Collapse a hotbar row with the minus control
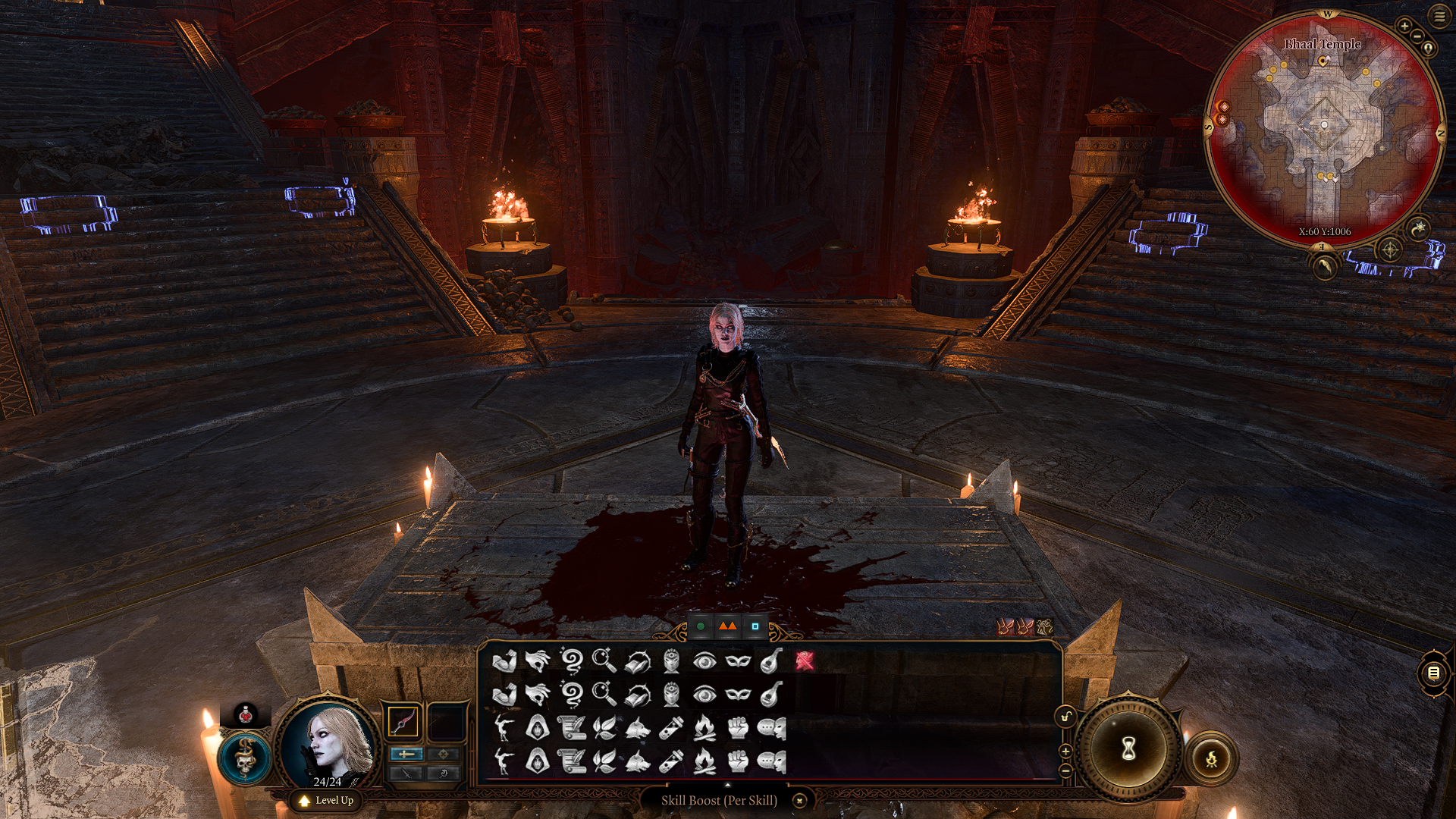1456x819 pixels. [x=1065, y=770]
